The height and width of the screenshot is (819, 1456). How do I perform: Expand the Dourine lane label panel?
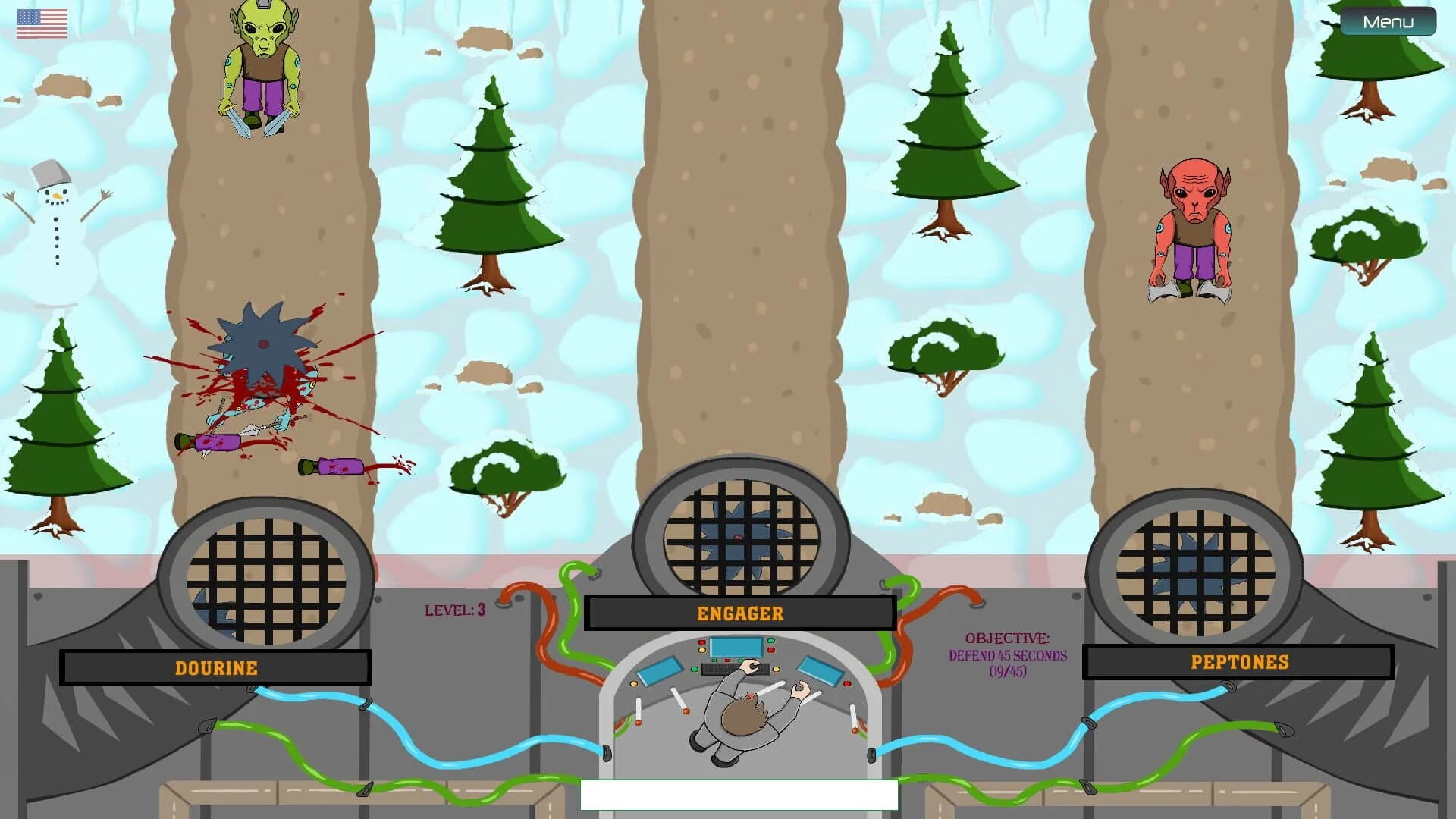tap(215, 668)
